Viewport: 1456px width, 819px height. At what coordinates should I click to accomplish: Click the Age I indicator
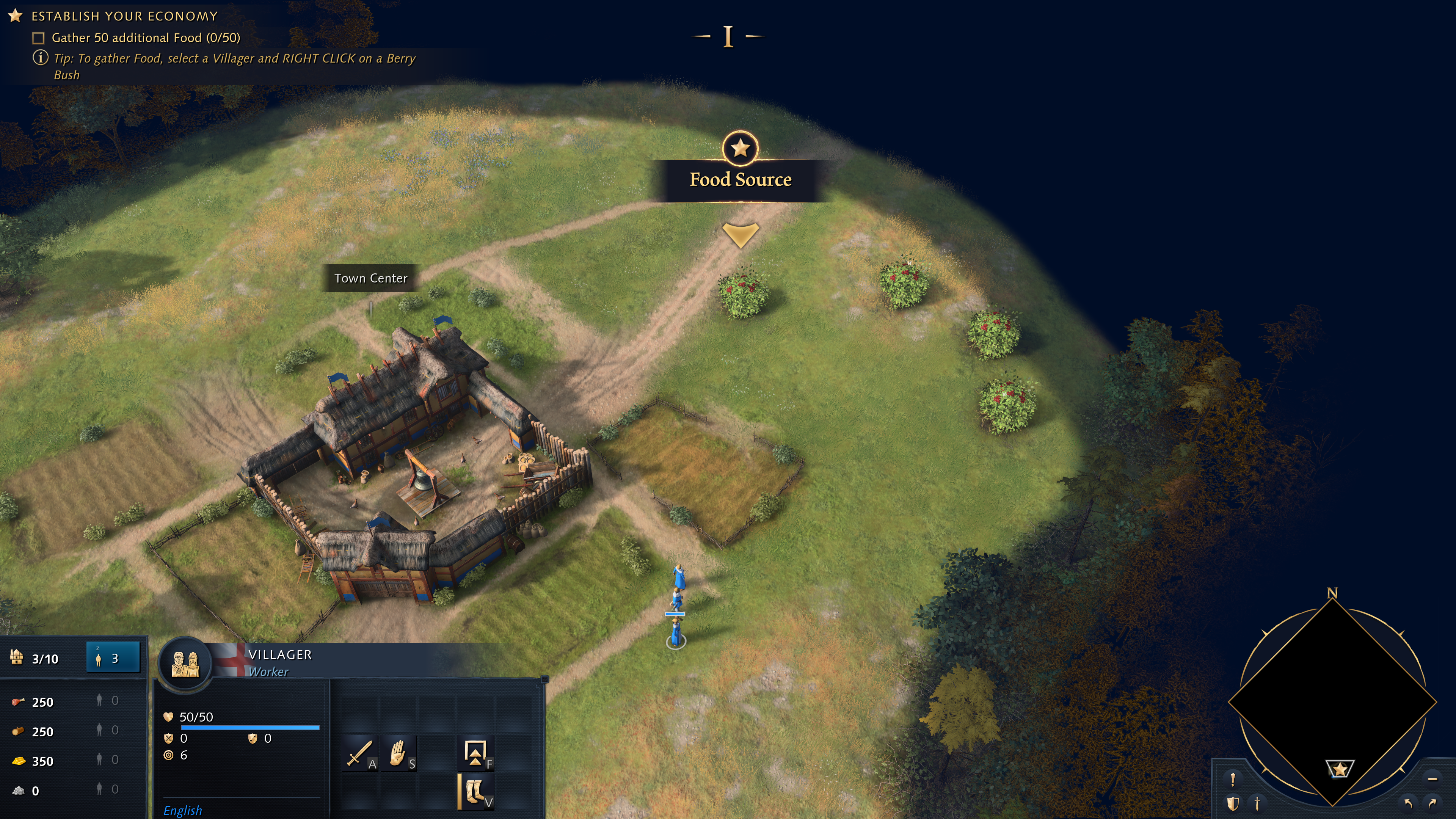(x=728, y=37)
